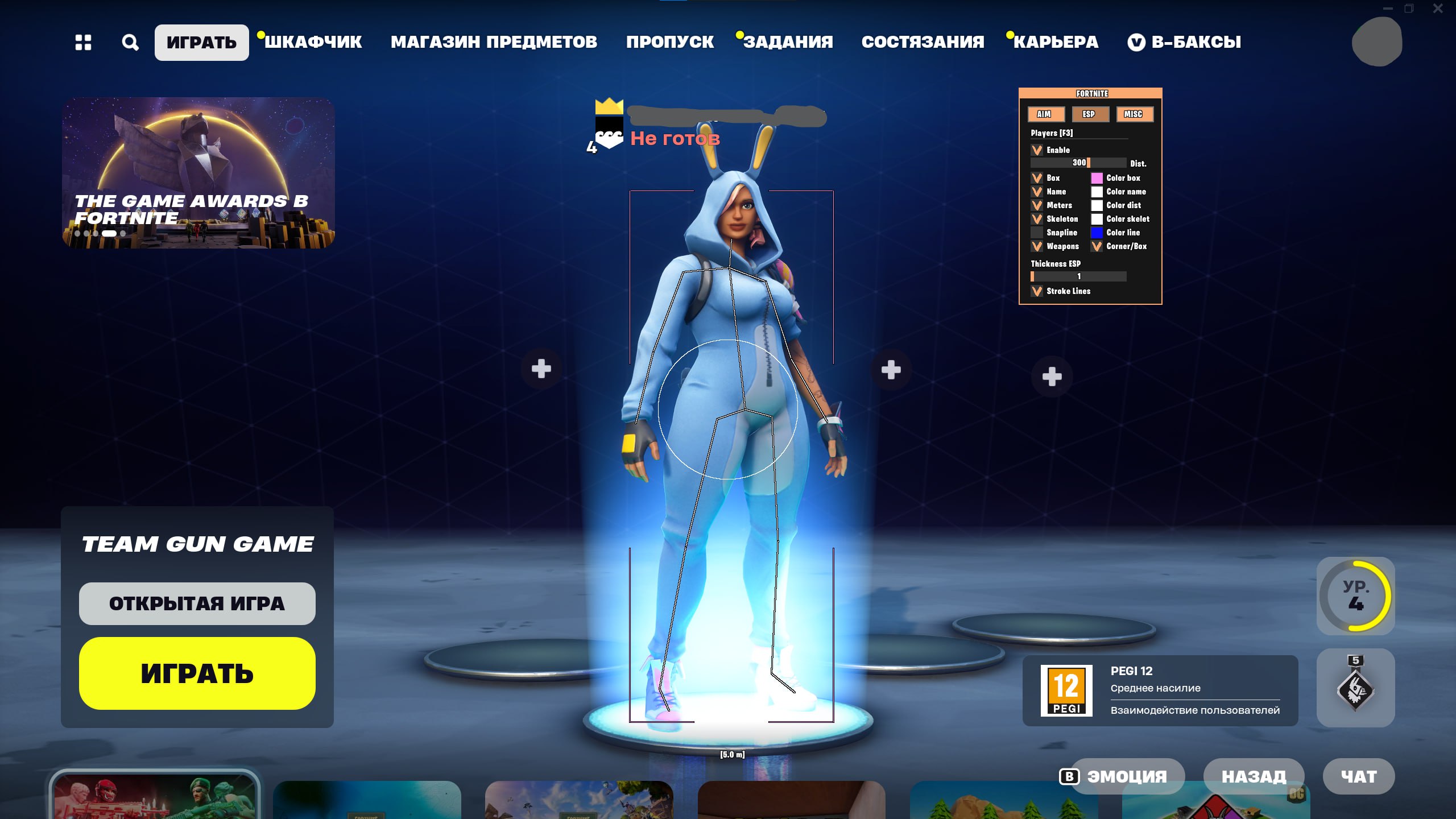The image size is (1456, 819).
Task: Change the Team Gun Game mode selection
Action: tap(197, 544)
